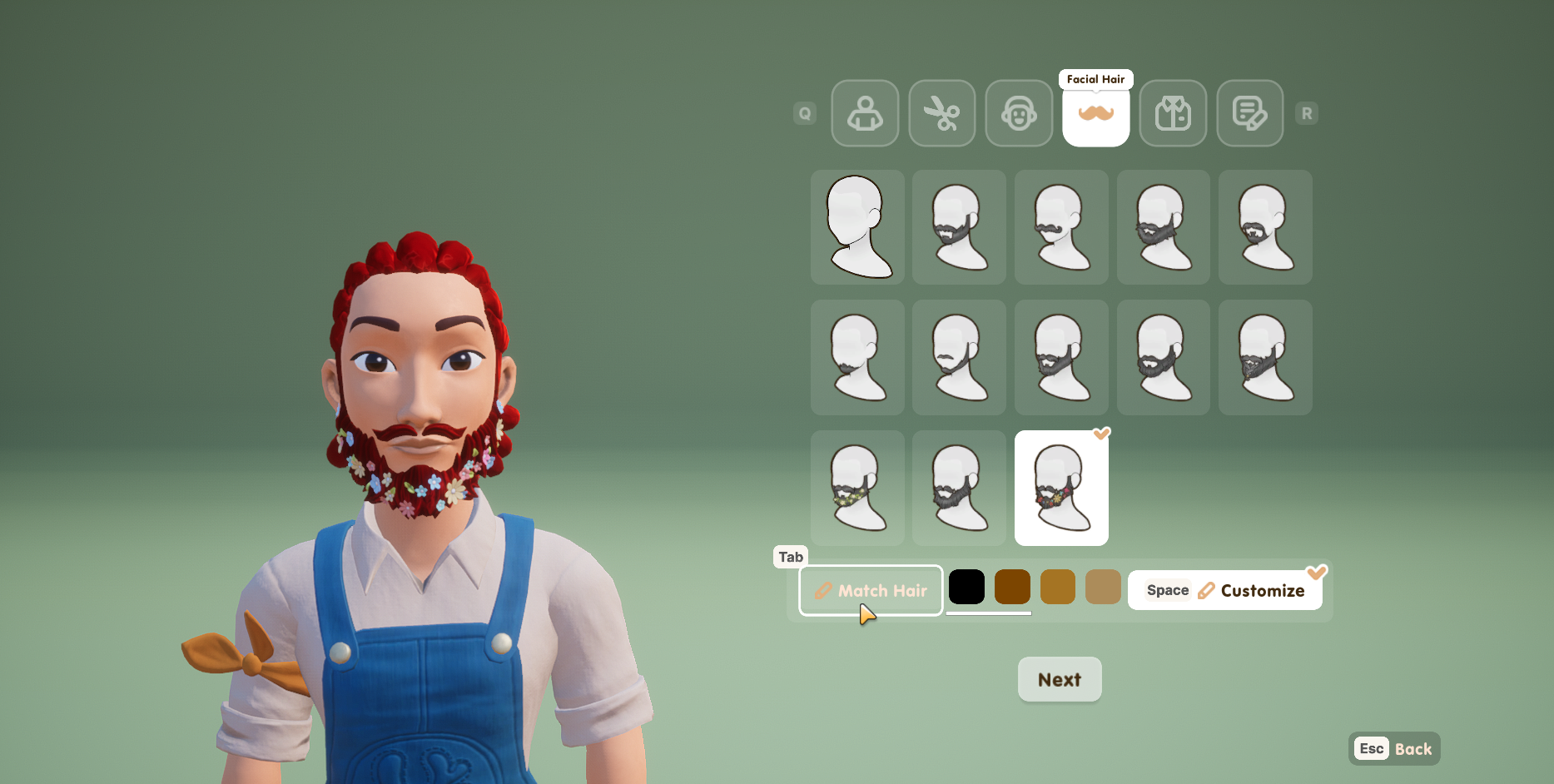This screenshot has width=1554, height=784.
Task: Switch to the clothing shirt tab
Action: (x=1173, y=113)
